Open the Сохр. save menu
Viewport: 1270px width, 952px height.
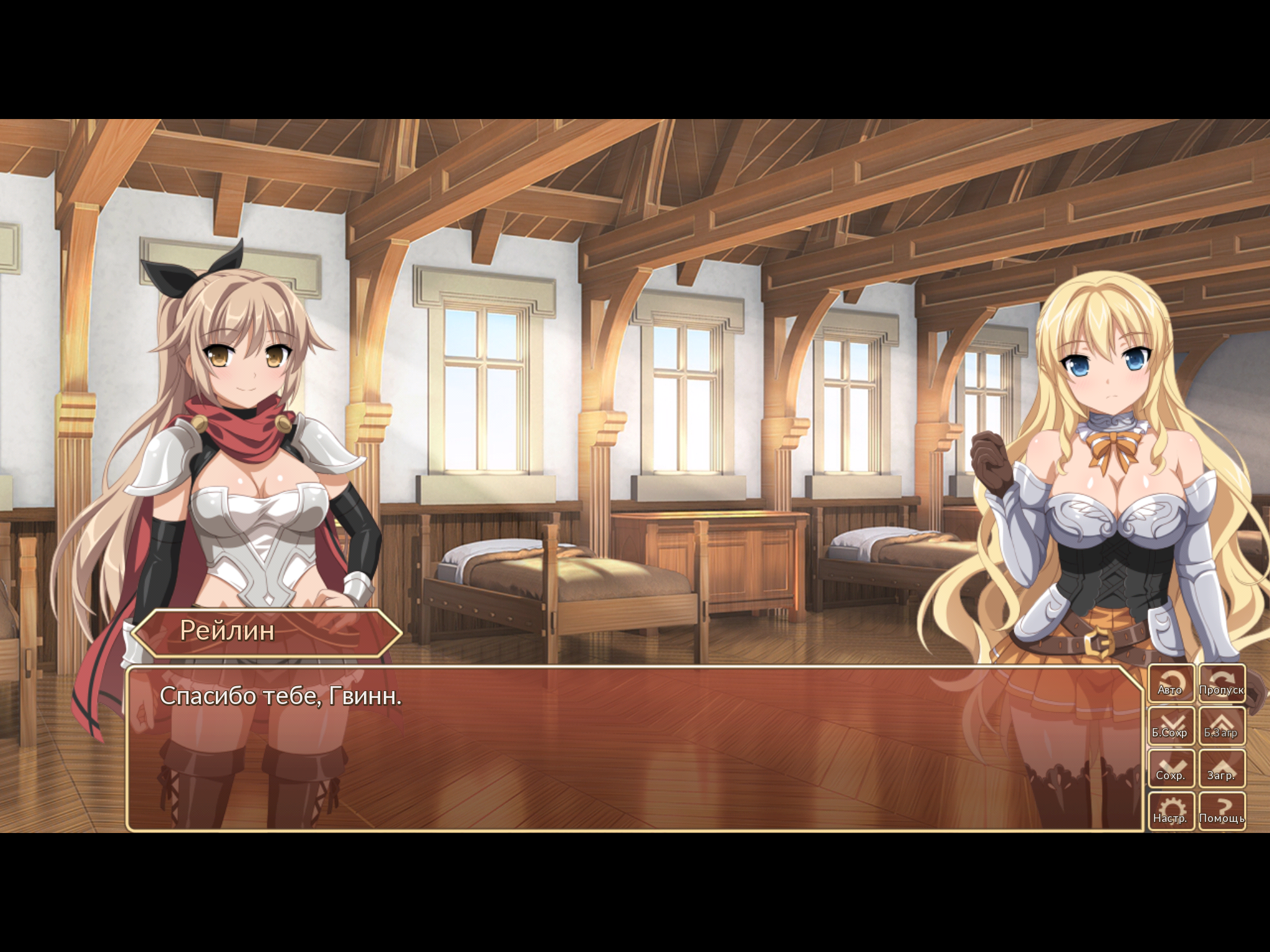(1171, 769)
